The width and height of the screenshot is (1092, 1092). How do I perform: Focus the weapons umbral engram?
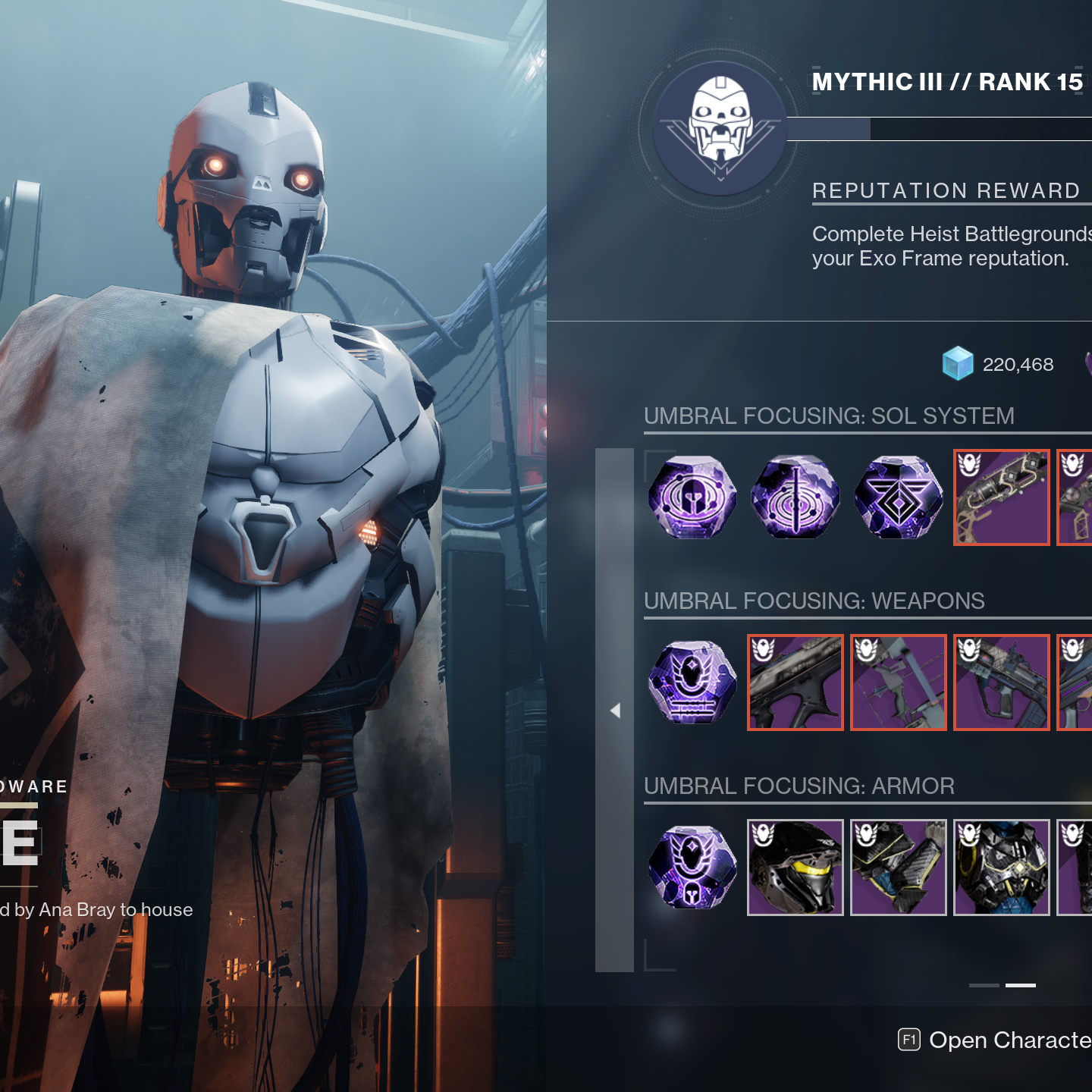click(x=692, y=682)
